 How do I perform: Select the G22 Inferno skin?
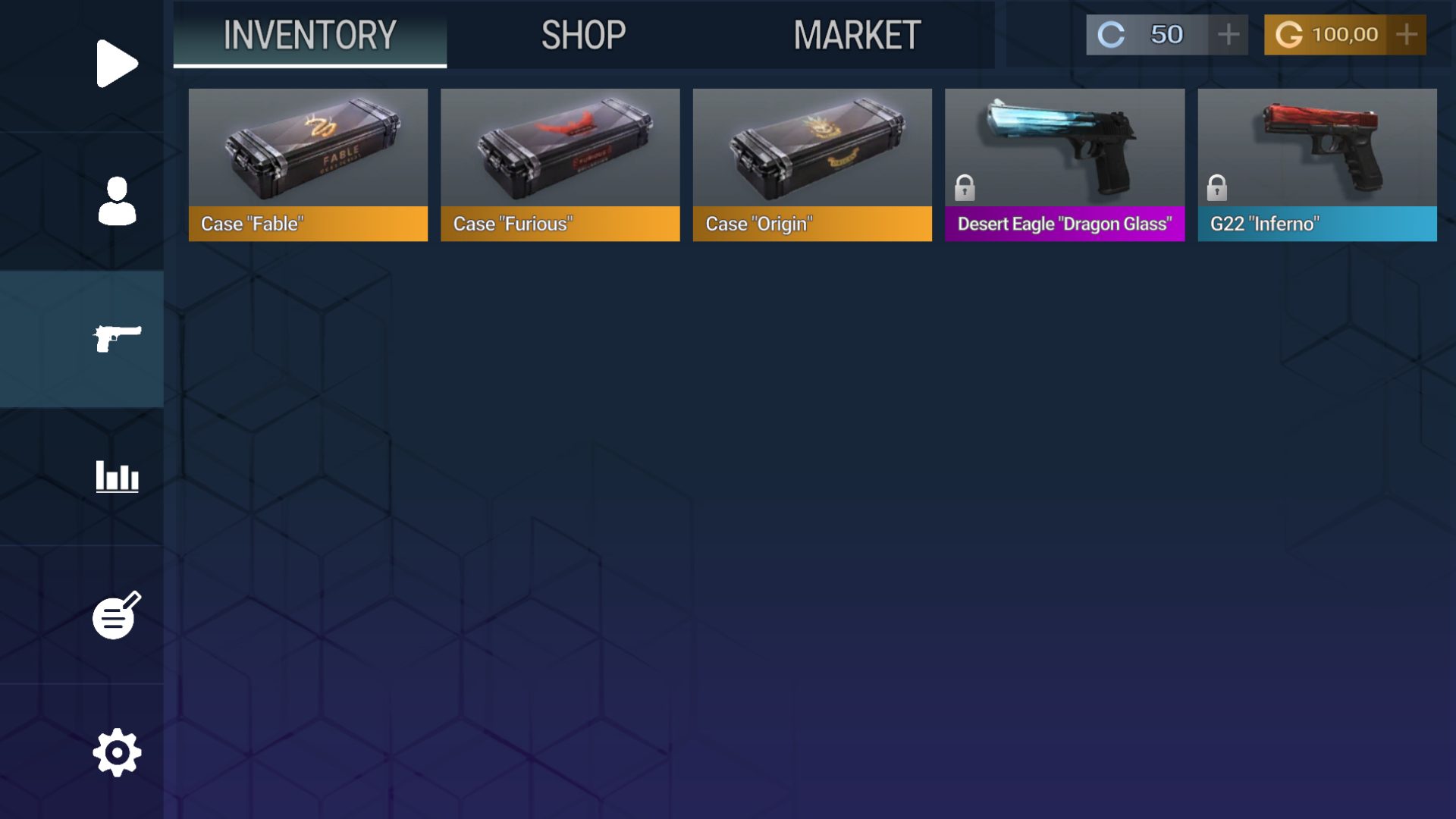click(x=1317, y=152)
